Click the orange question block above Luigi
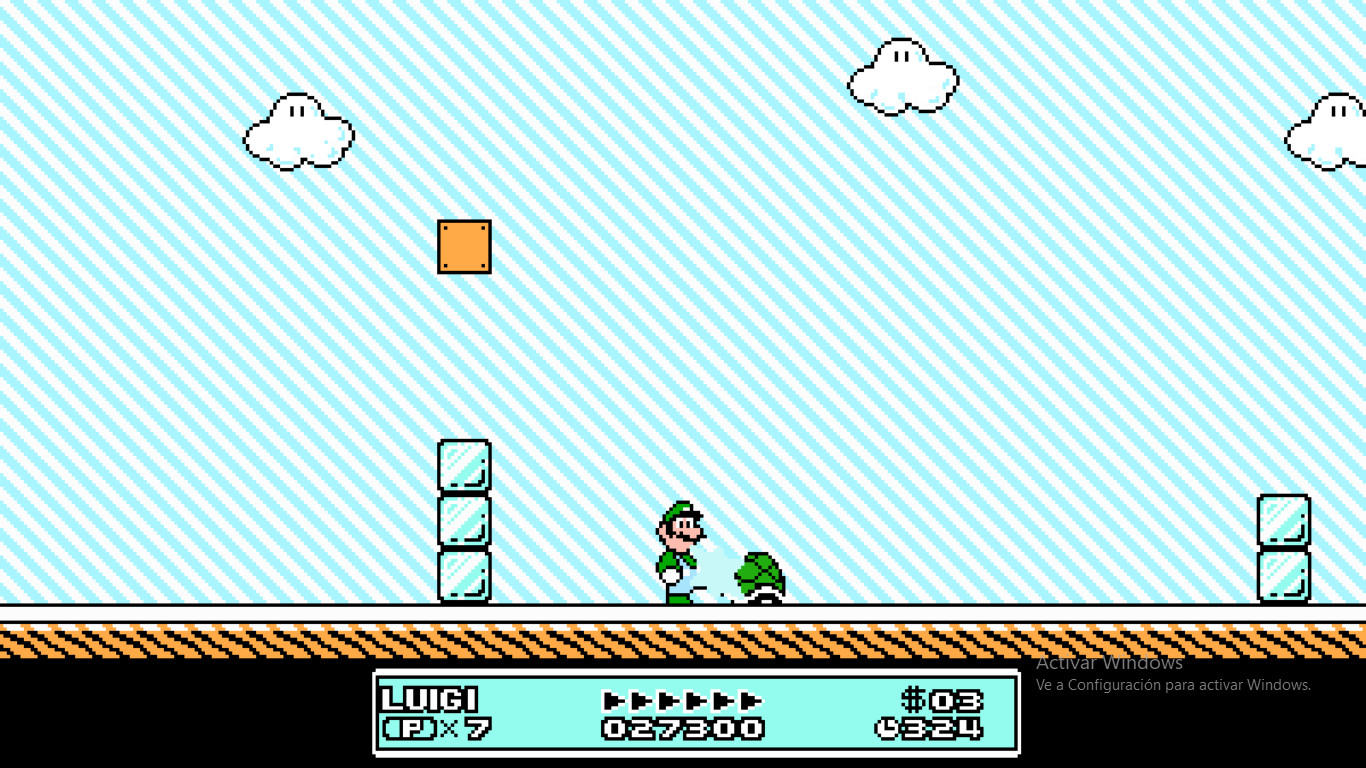Image resolution: width=1366 pixels, height=768 pixels. 464,246
